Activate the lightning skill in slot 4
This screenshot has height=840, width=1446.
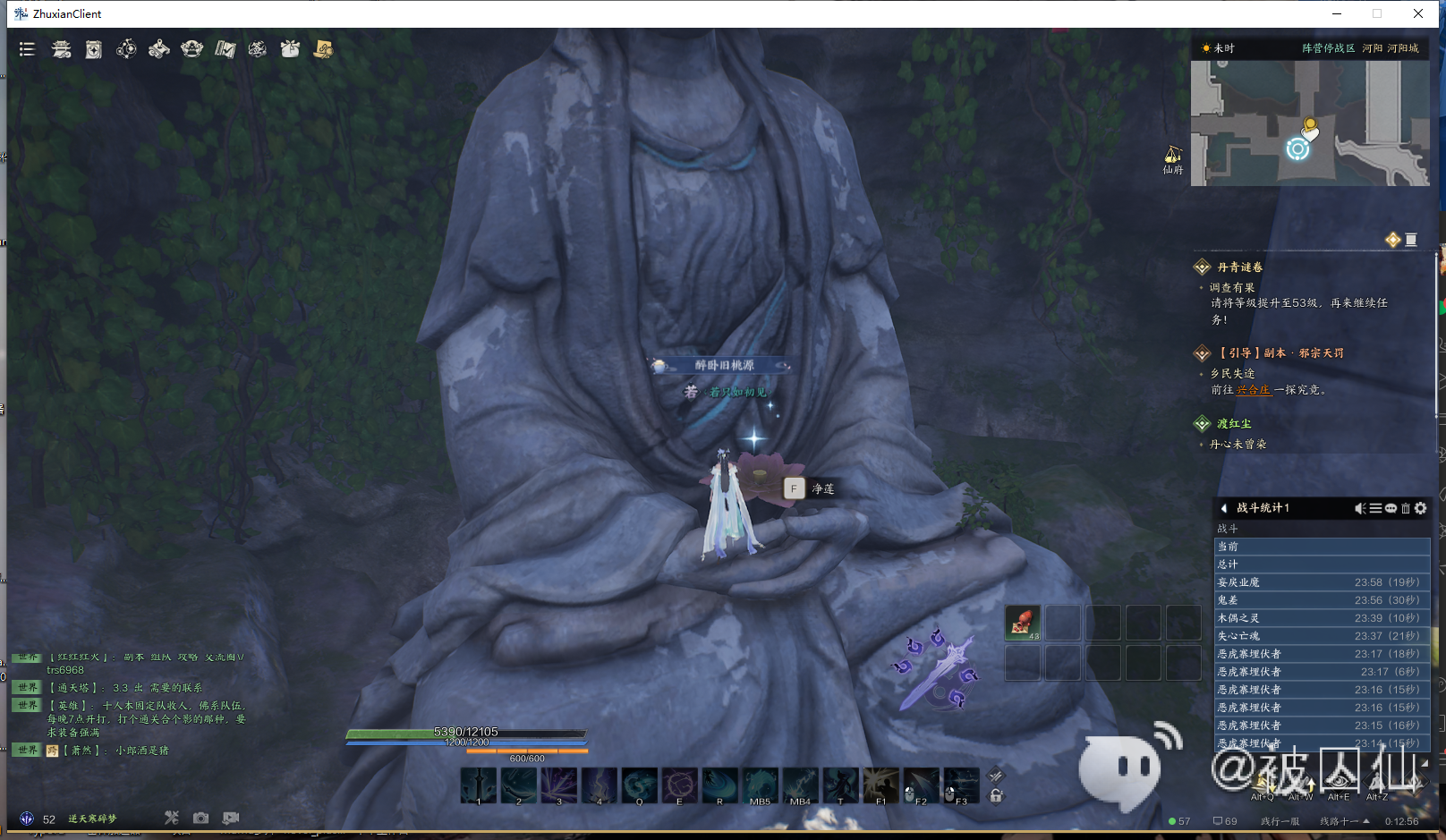[600, 785]
